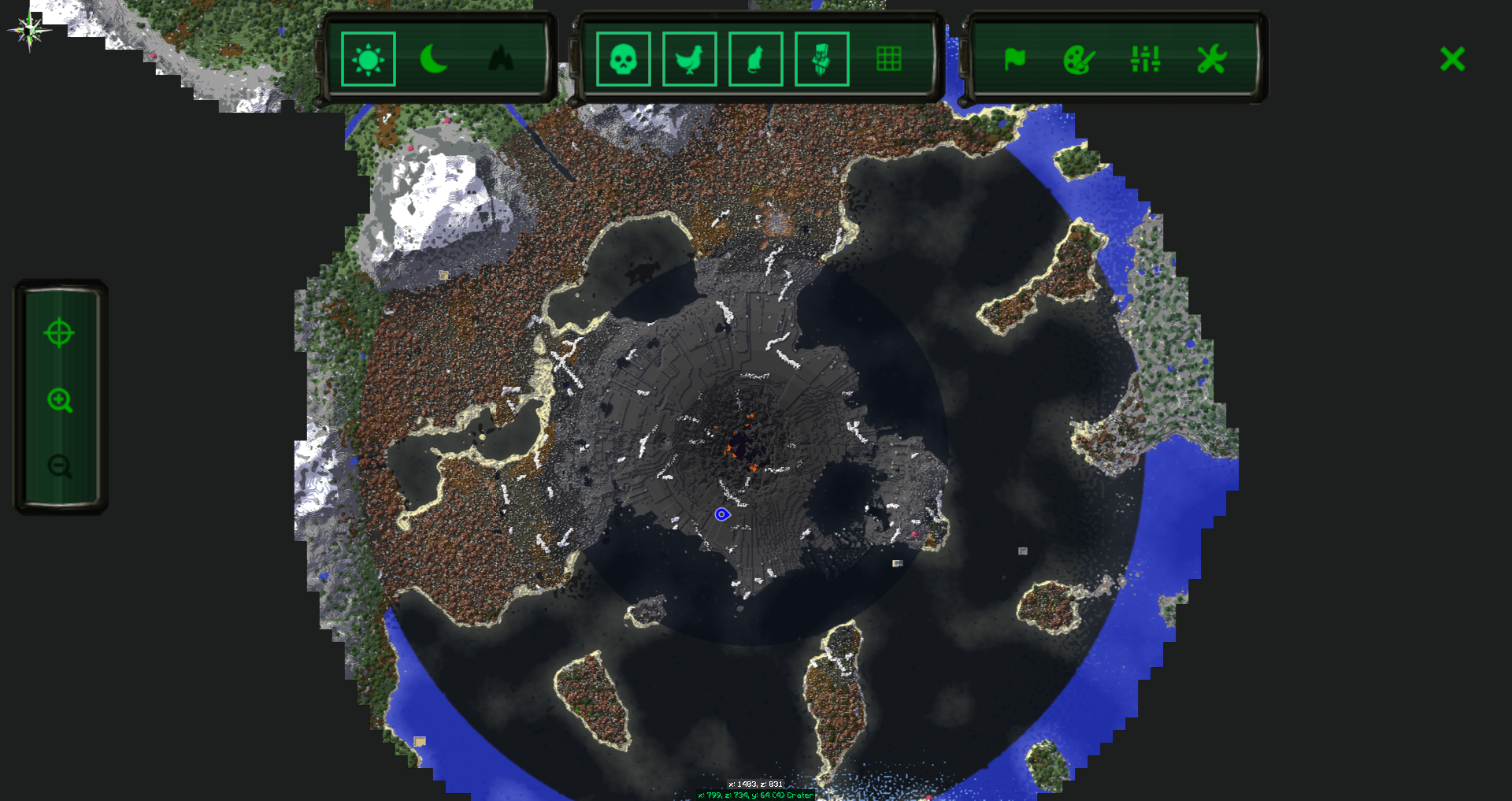This screenshot has width=1512, height=801.
Task: Show the topography map view
Action: pos(502,59)
